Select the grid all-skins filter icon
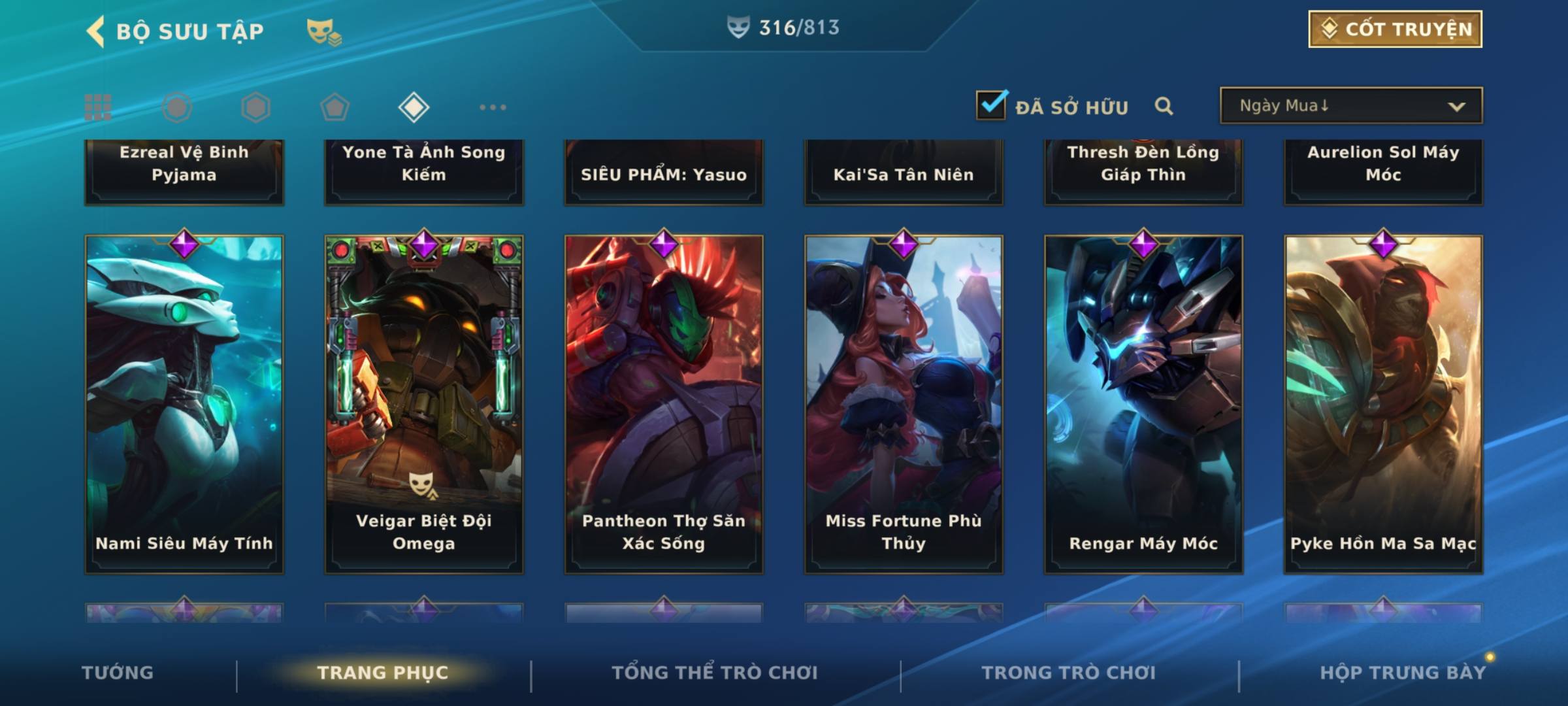 pos(98,107)
